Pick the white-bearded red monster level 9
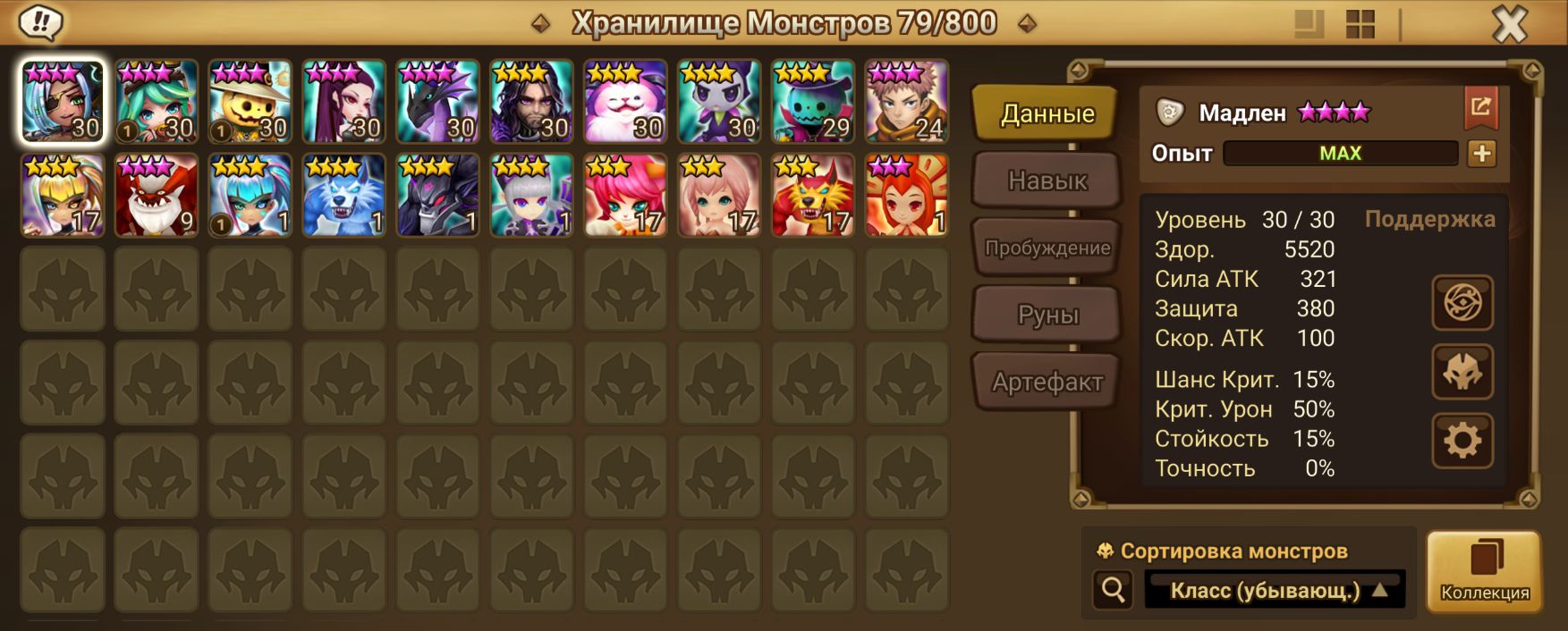 click(x=156, y=196)
